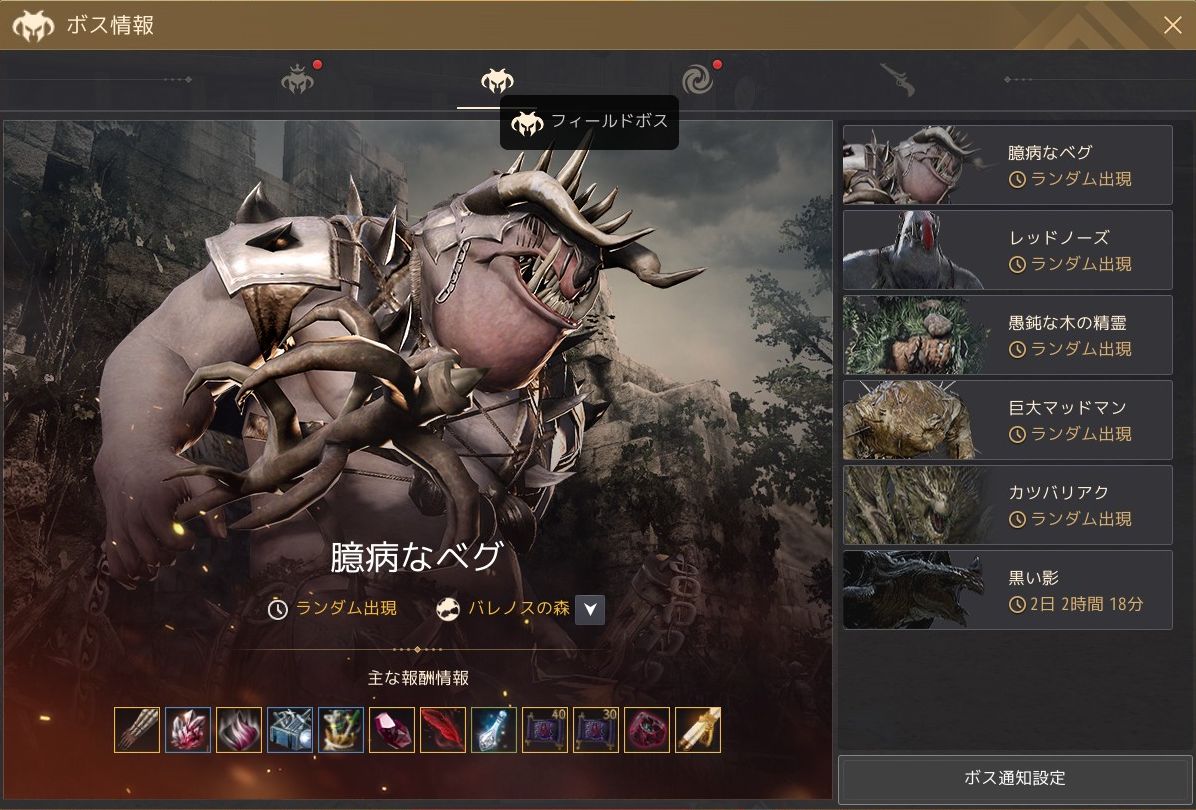Inspect the golden white weapon reward
Screen dimensions: 1196x810
(x=698, y=730)
